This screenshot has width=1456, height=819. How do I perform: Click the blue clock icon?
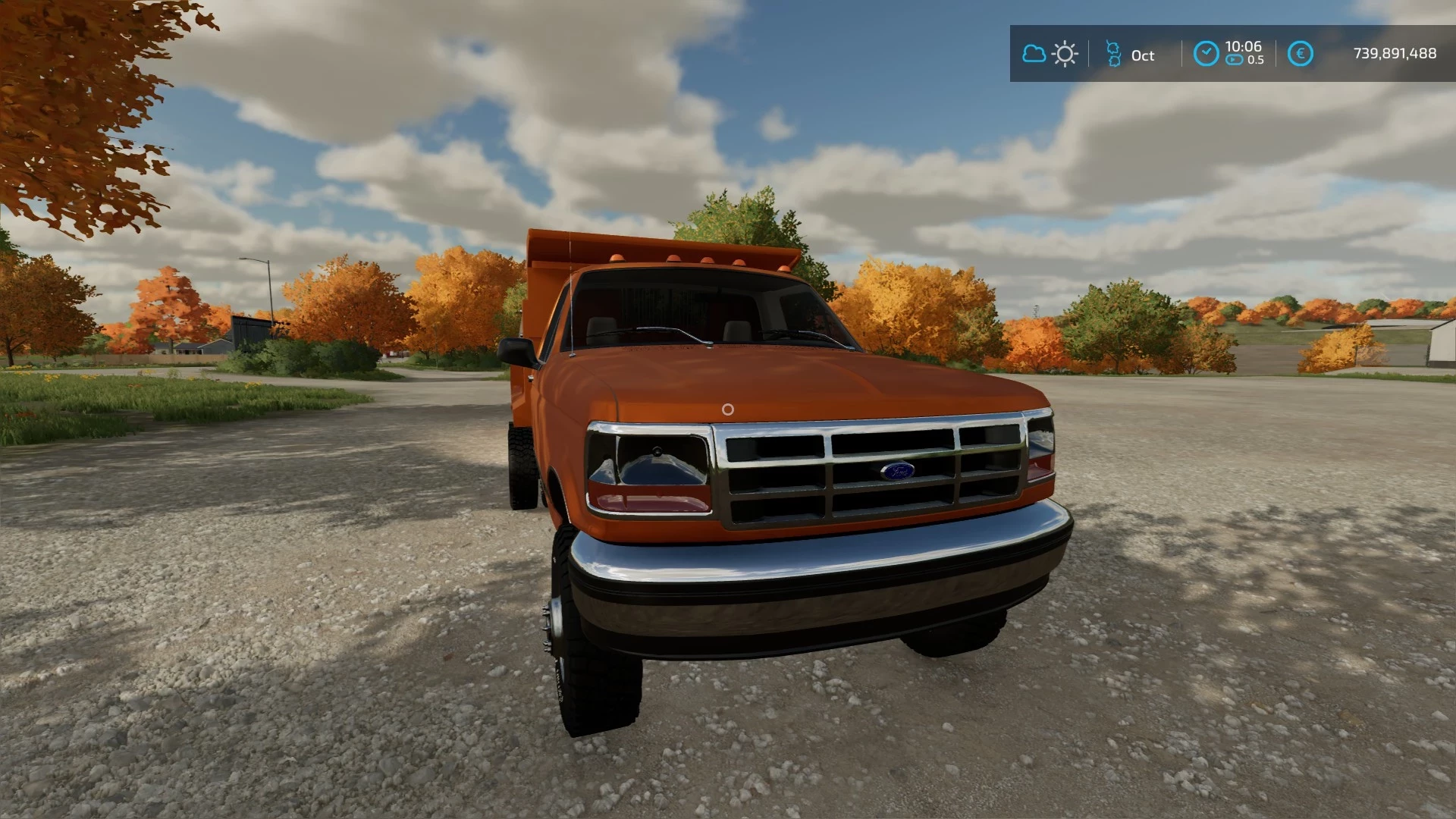click(x=1207, y=53)
